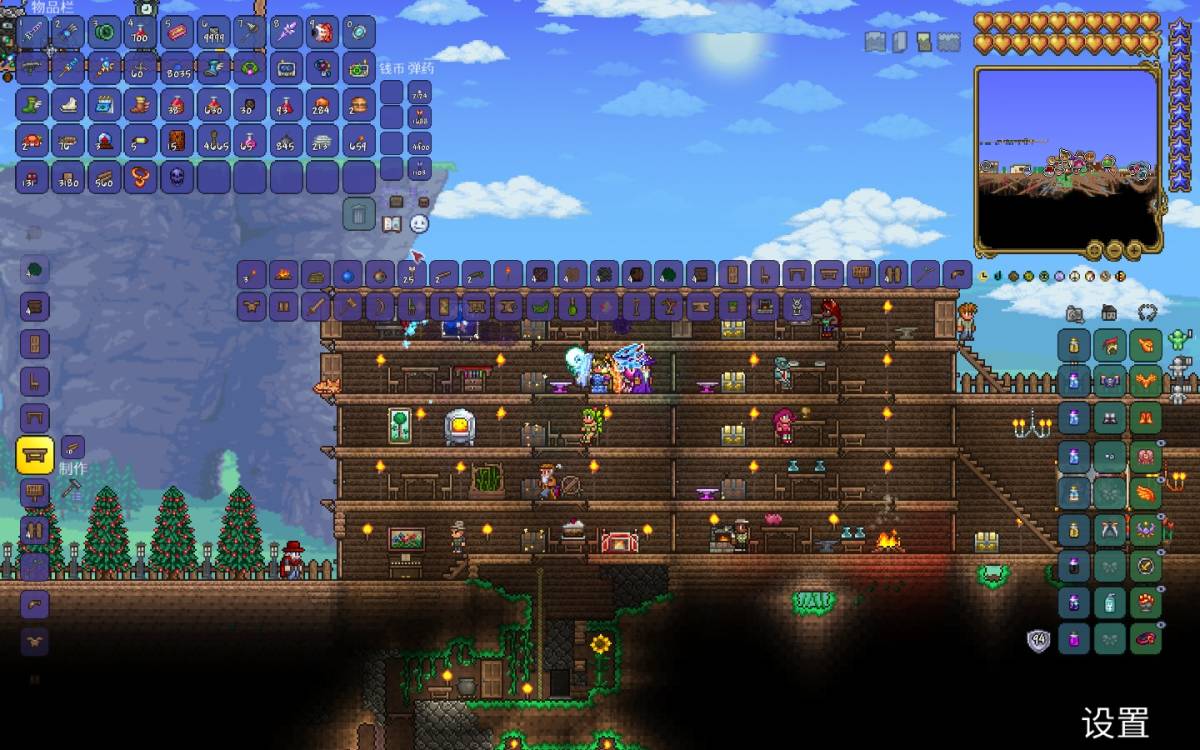Select the wood stack of 3180
1200x750 pixels.
pos(69,177)
